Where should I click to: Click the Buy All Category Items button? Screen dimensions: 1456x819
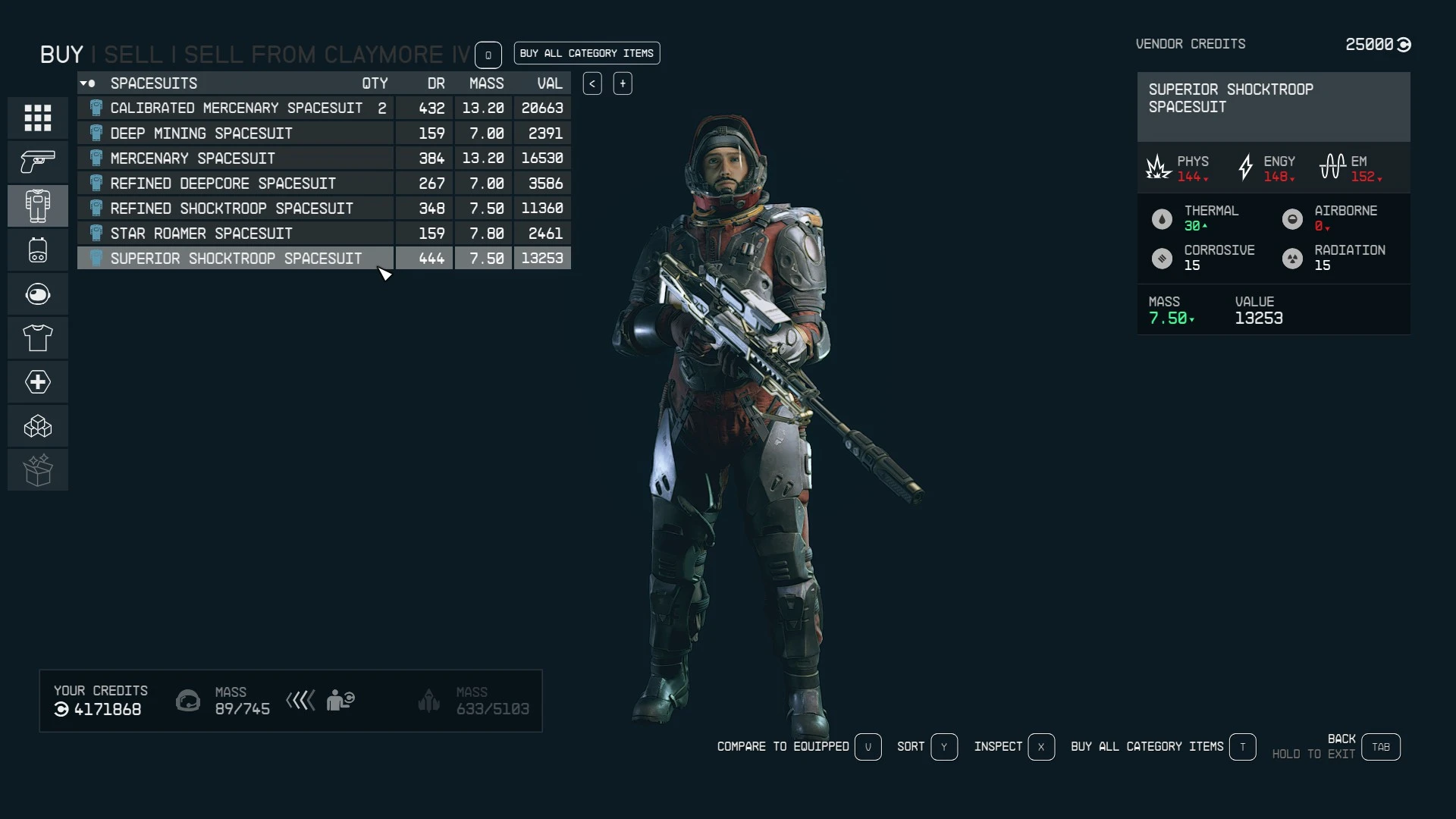coord(586,53)
